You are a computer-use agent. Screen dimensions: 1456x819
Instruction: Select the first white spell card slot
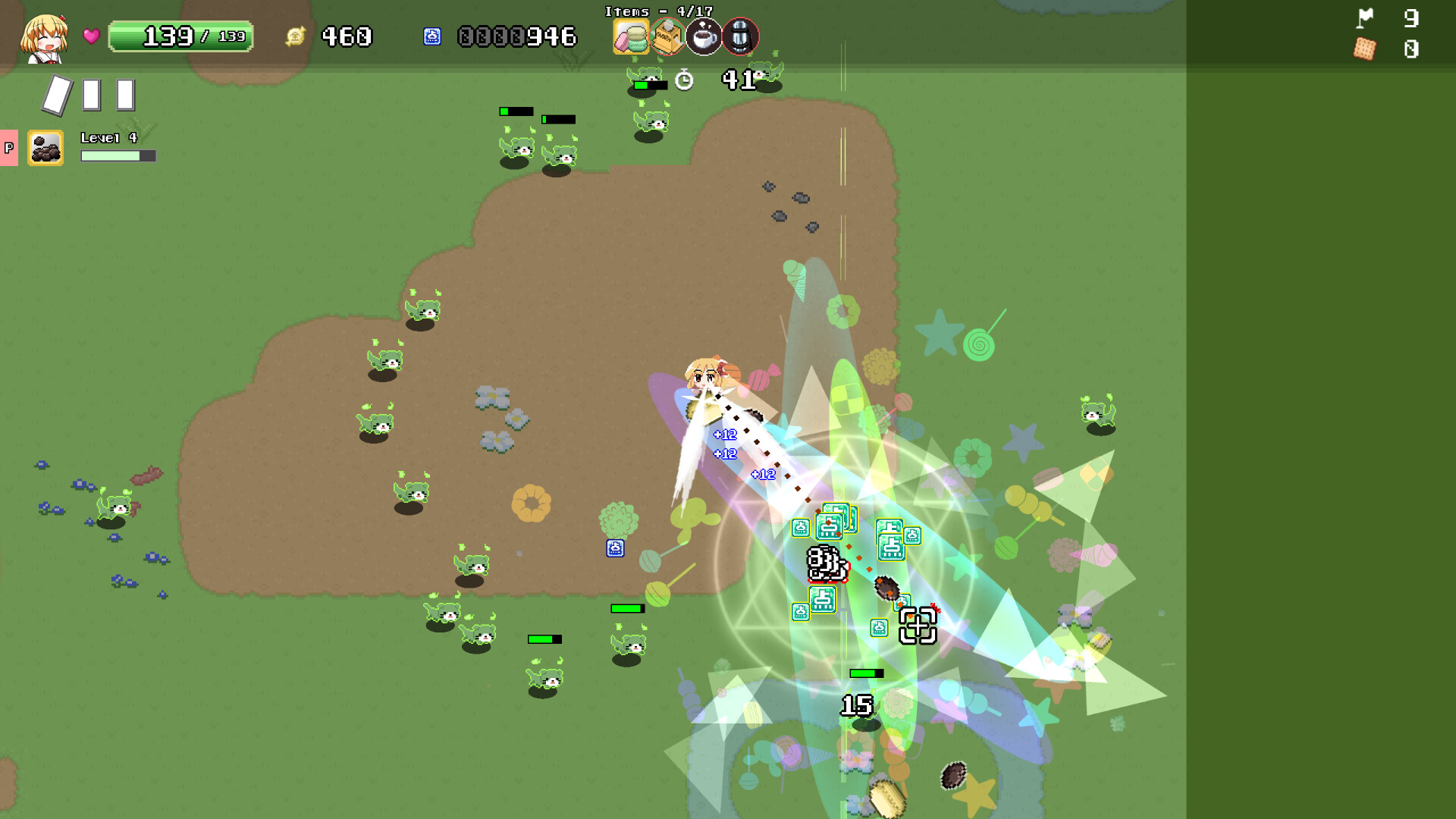pyautogui.click(x=57, y=94)
